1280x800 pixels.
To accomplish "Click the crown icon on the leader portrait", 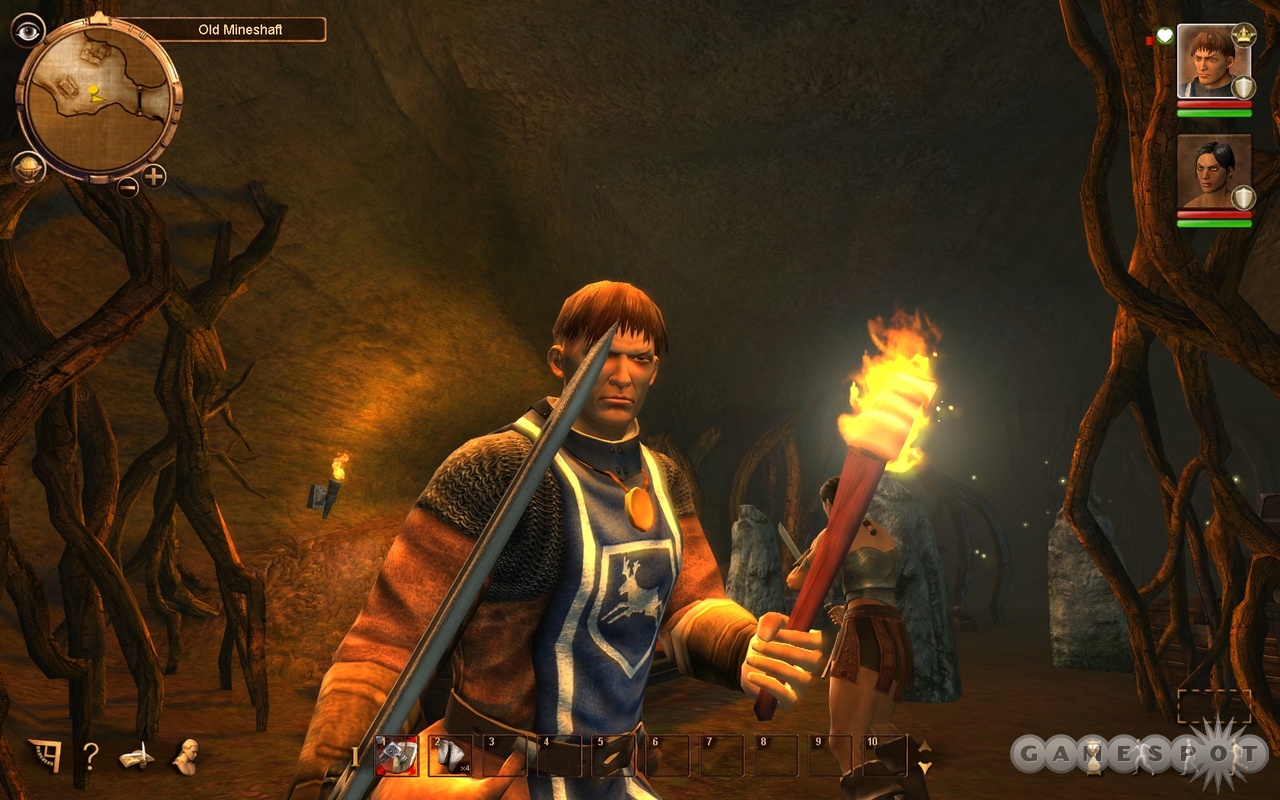I will (x=1243, y=35).
